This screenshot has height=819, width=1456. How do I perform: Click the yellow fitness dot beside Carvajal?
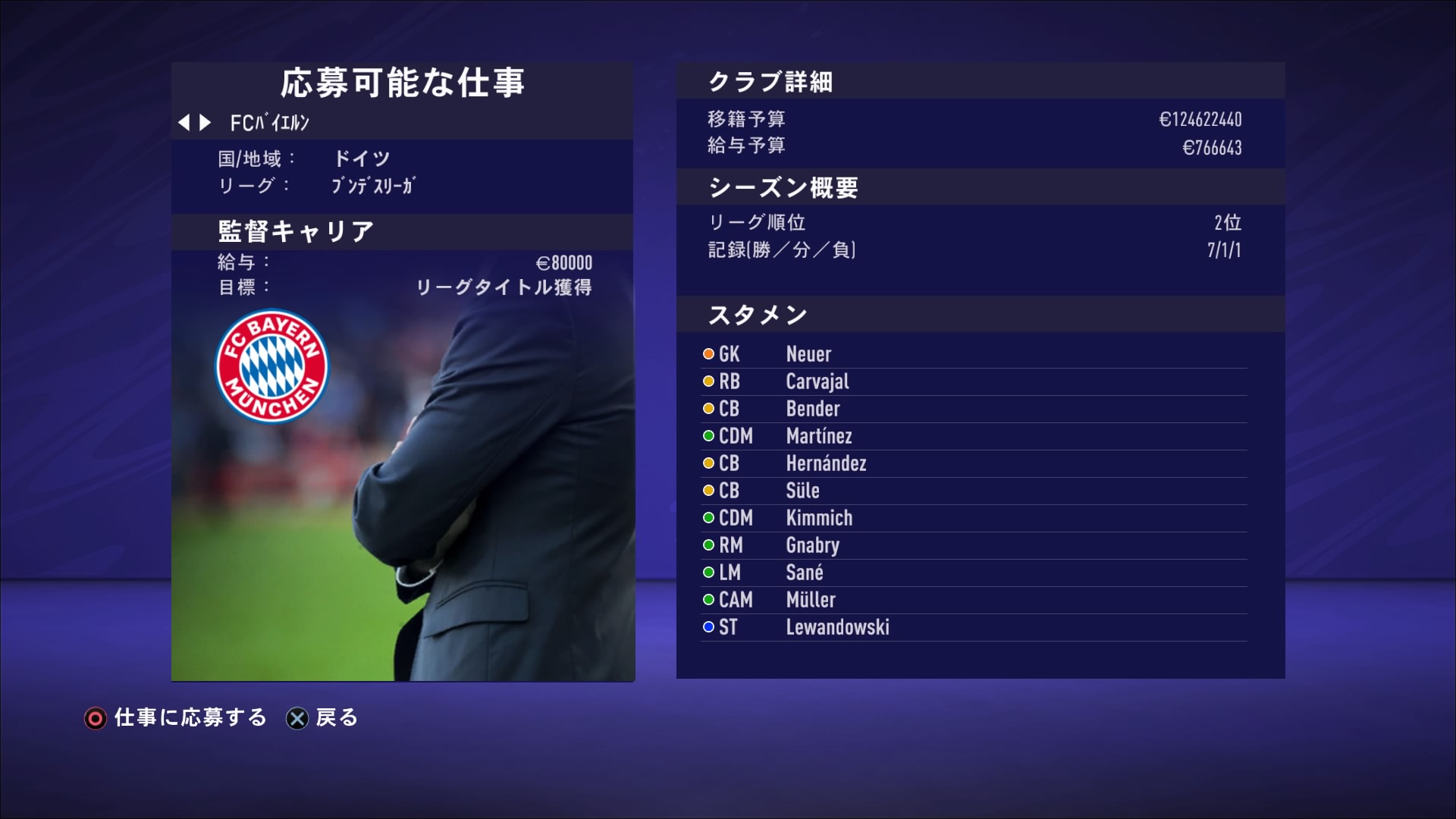(x=707, y=381)
